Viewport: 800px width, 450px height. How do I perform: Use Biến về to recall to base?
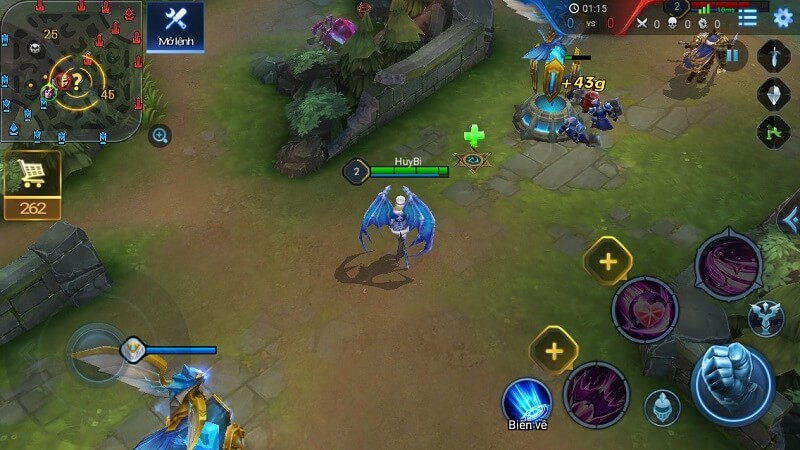(526, 398)
